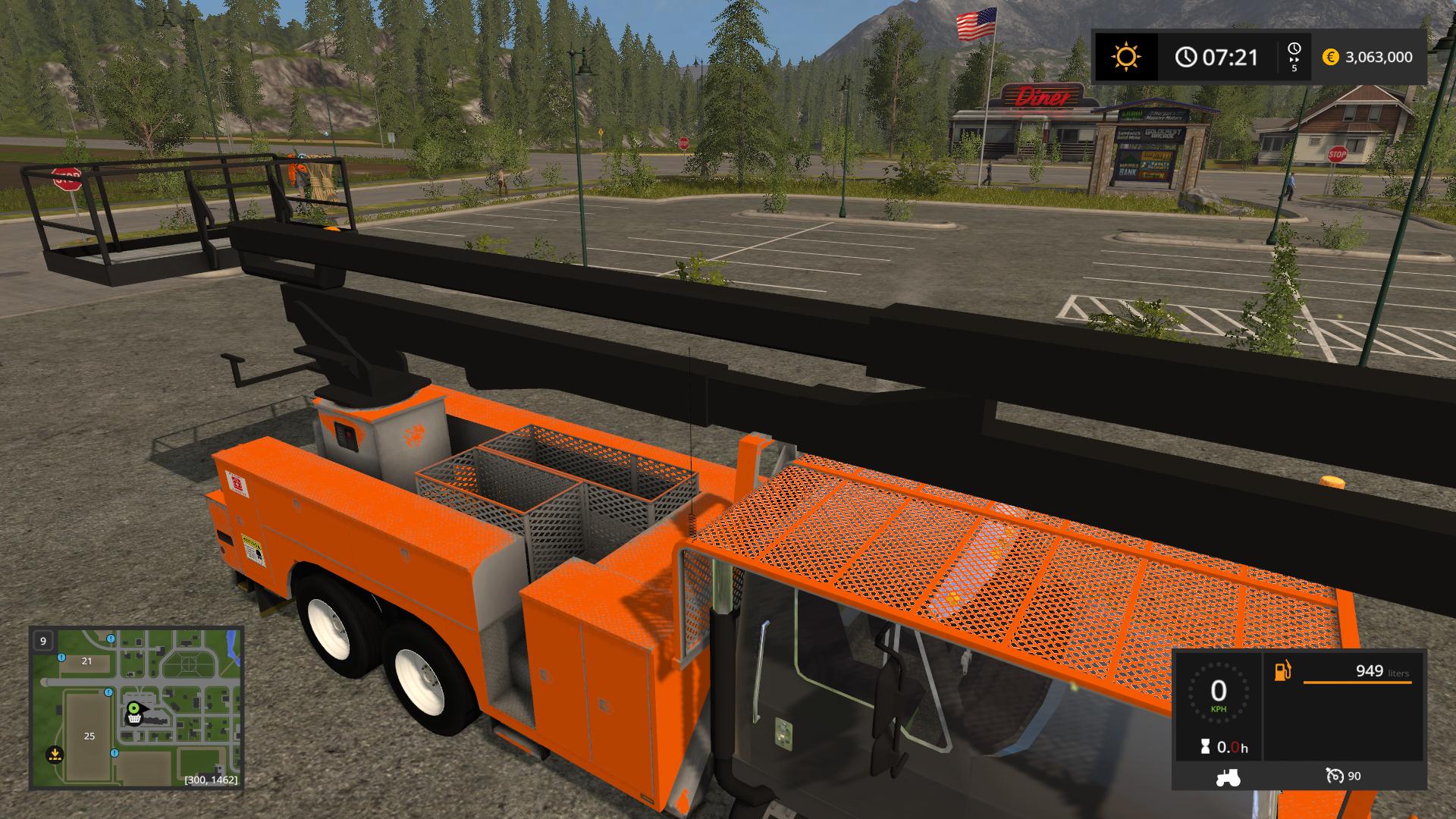Select the shop basket marker on minimap

134,719
